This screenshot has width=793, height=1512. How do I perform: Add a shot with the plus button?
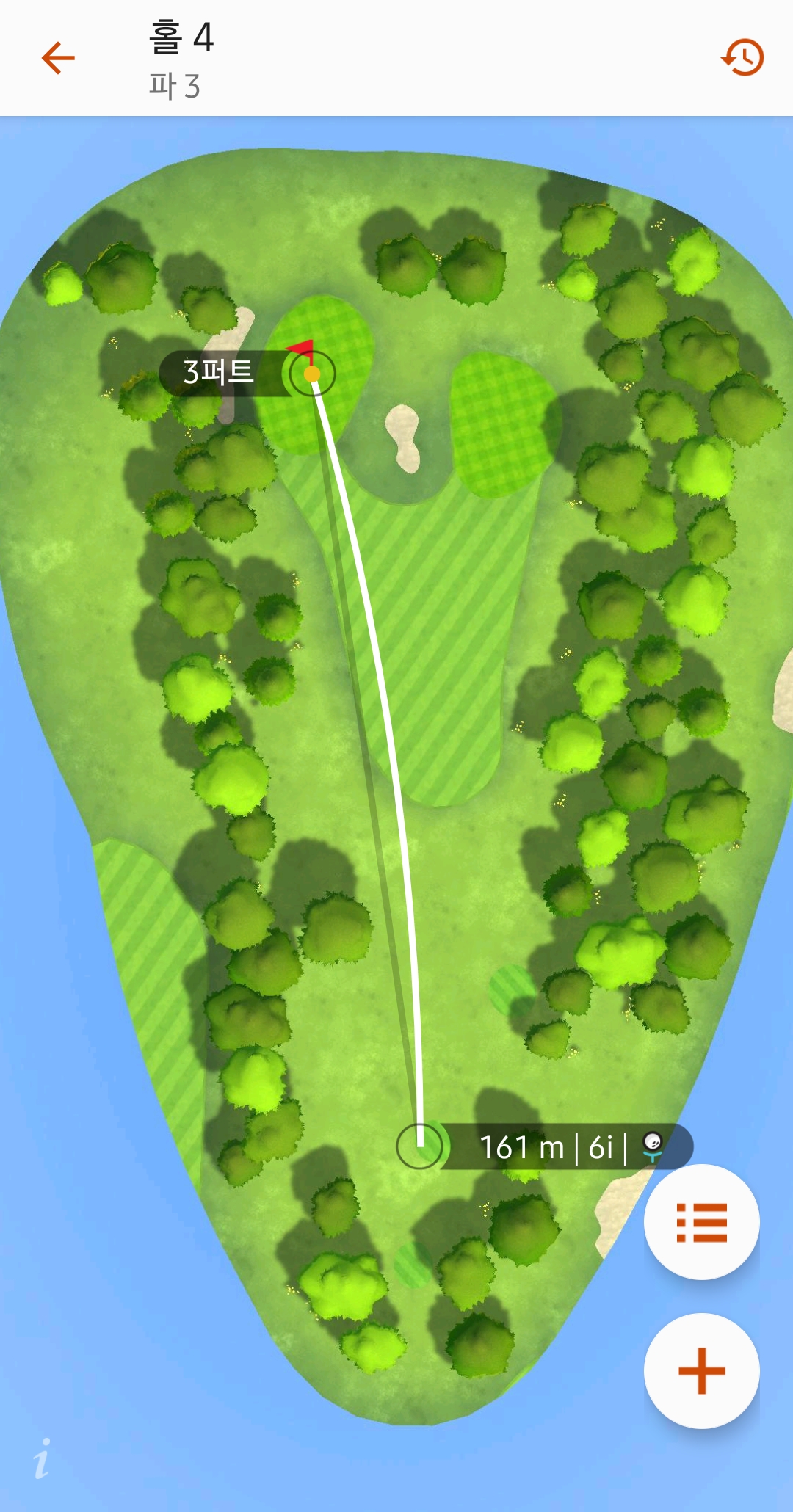[701, 1370]
